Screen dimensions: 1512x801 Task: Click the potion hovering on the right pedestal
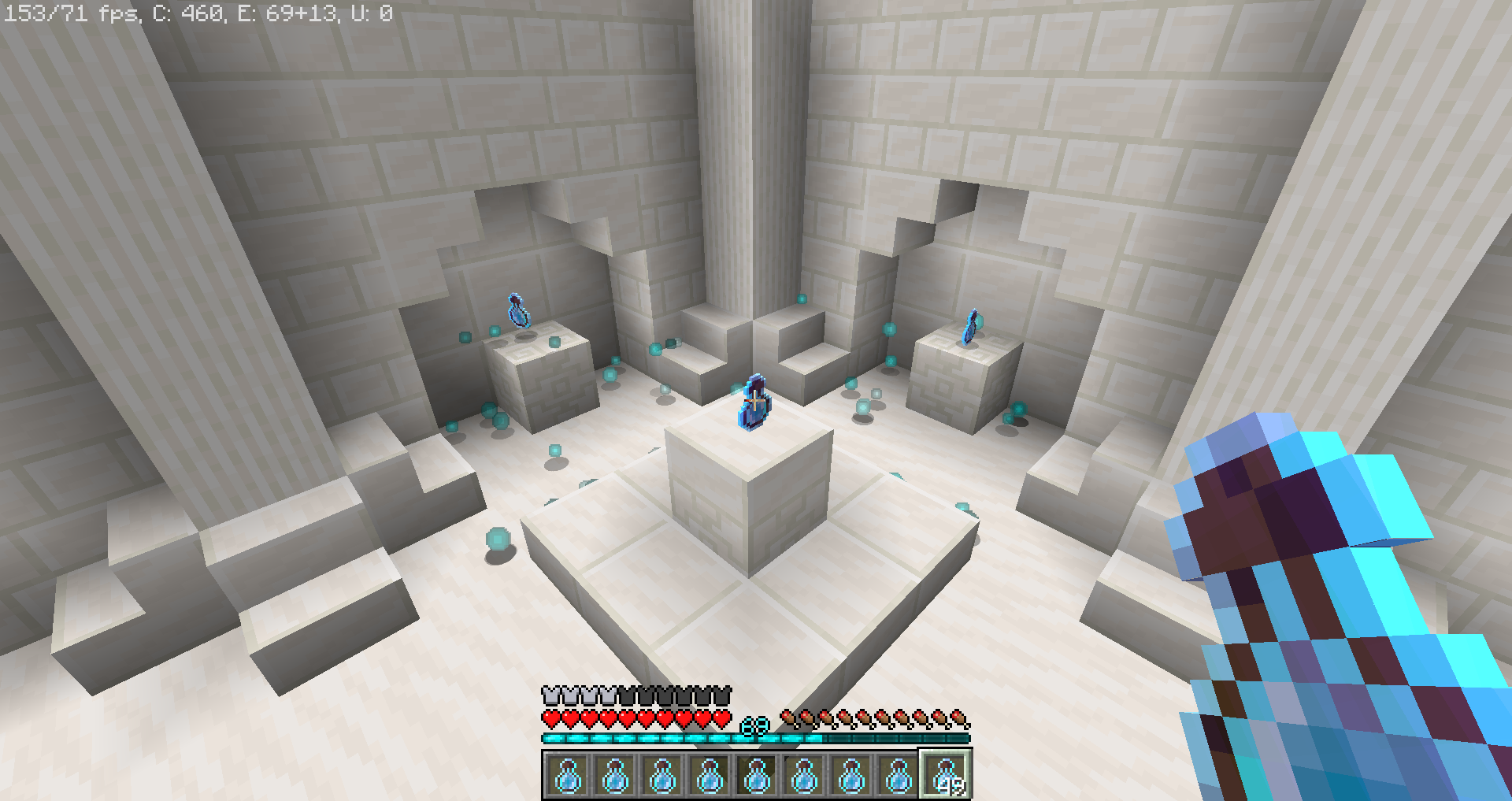coord(970,325)
